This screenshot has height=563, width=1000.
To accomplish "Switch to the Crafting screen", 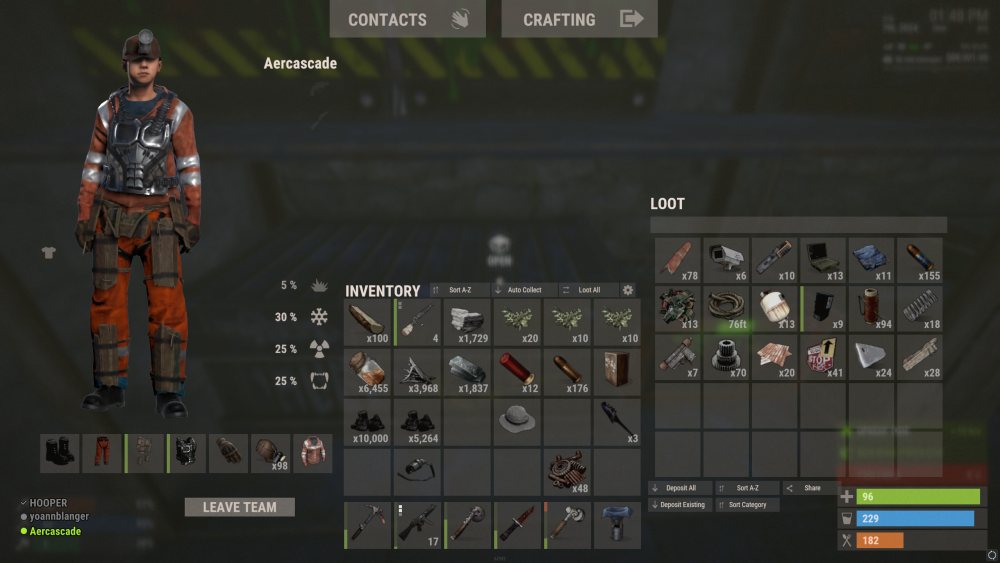I will coord(579,19).
